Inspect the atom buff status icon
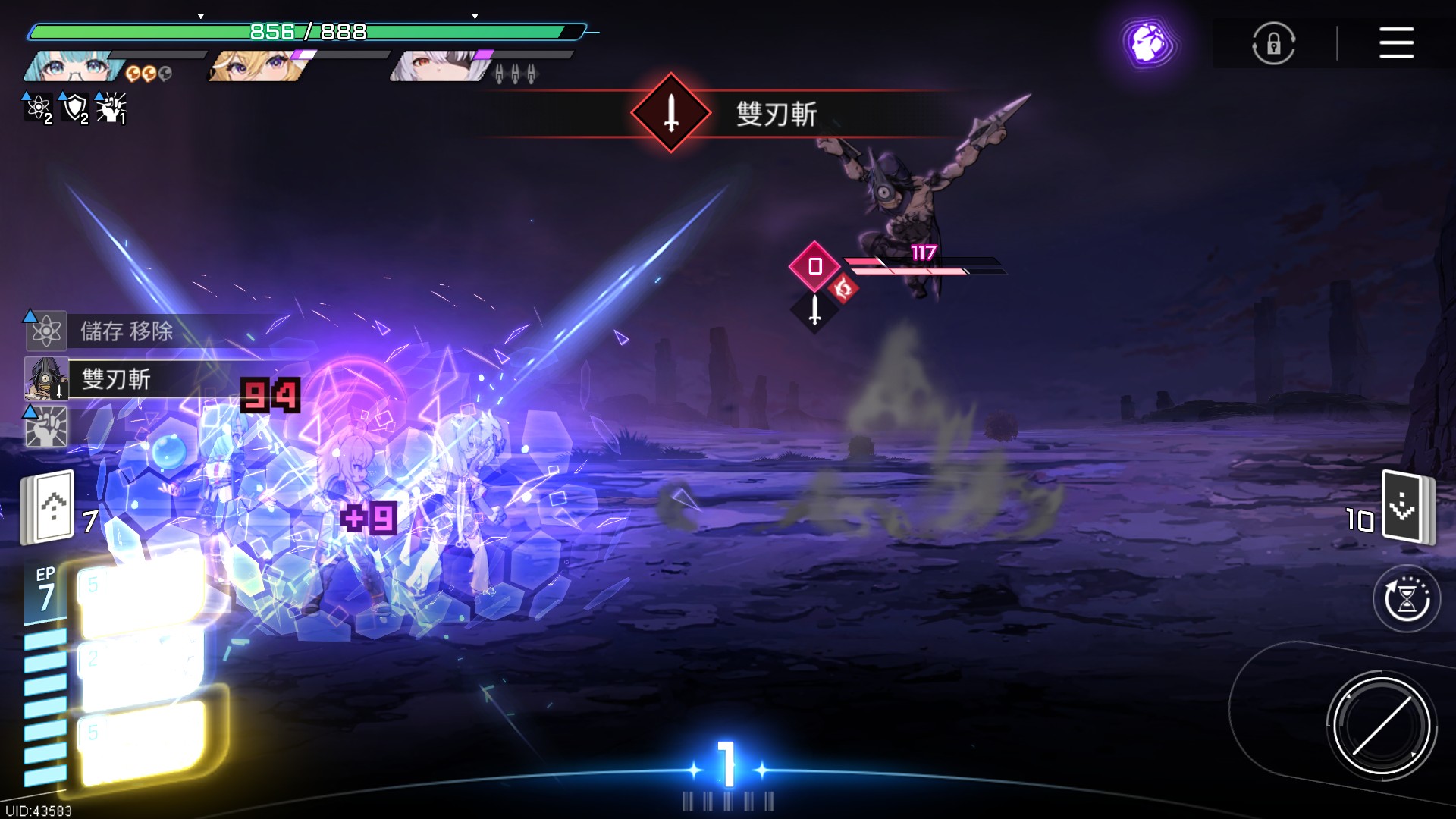The width and height of the screenshot is (1456, 819). click(x=38, y=108)
